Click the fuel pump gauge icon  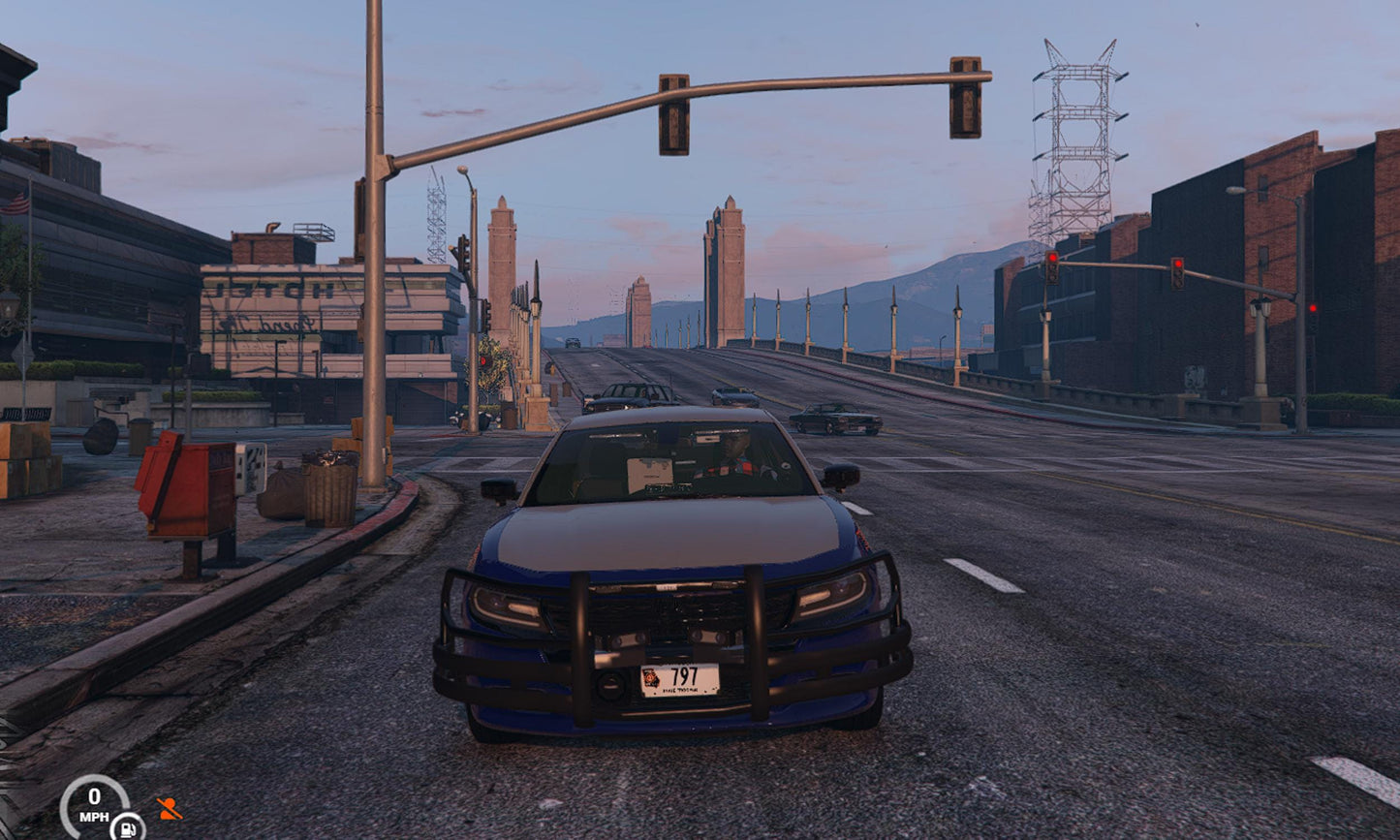point(127,826)
